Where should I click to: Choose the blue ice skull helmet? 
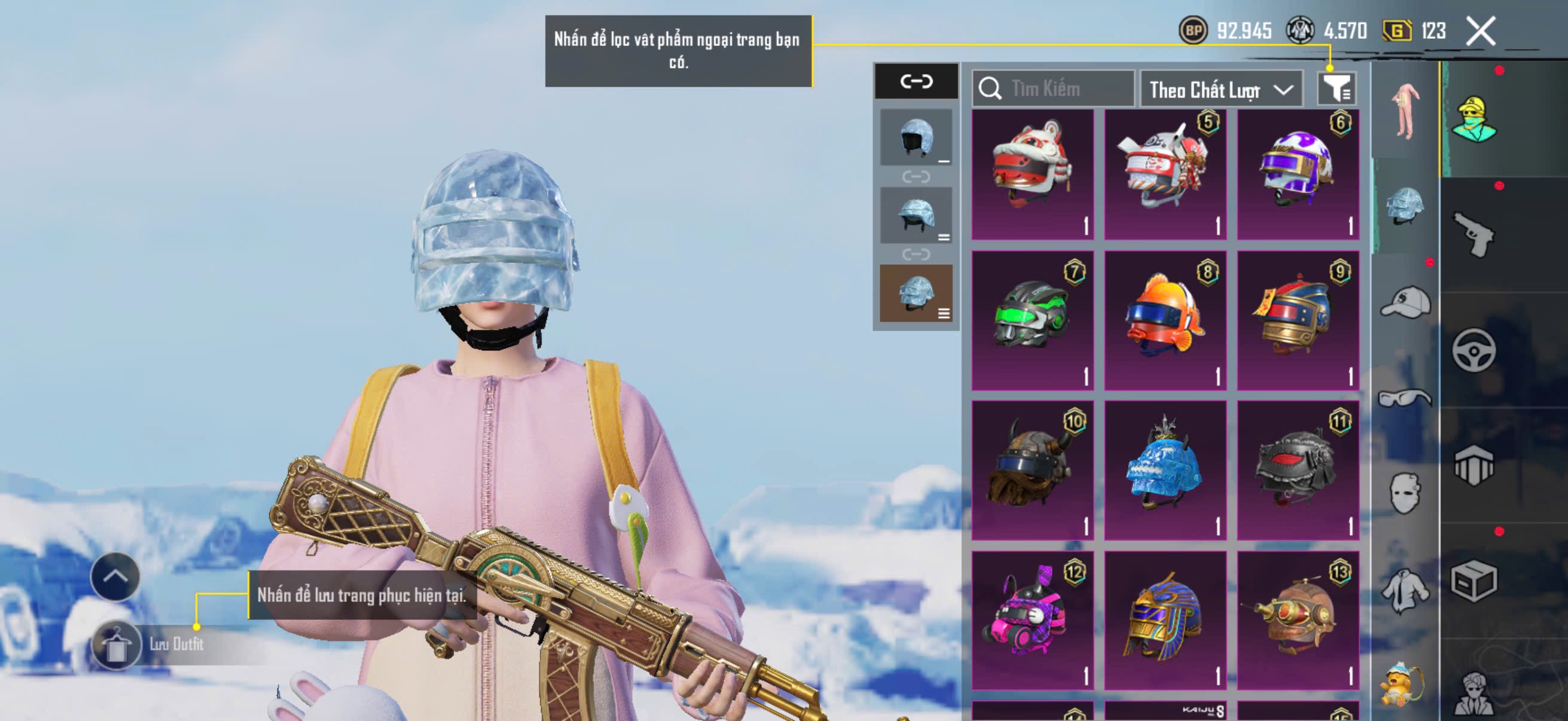(1165, 470)
